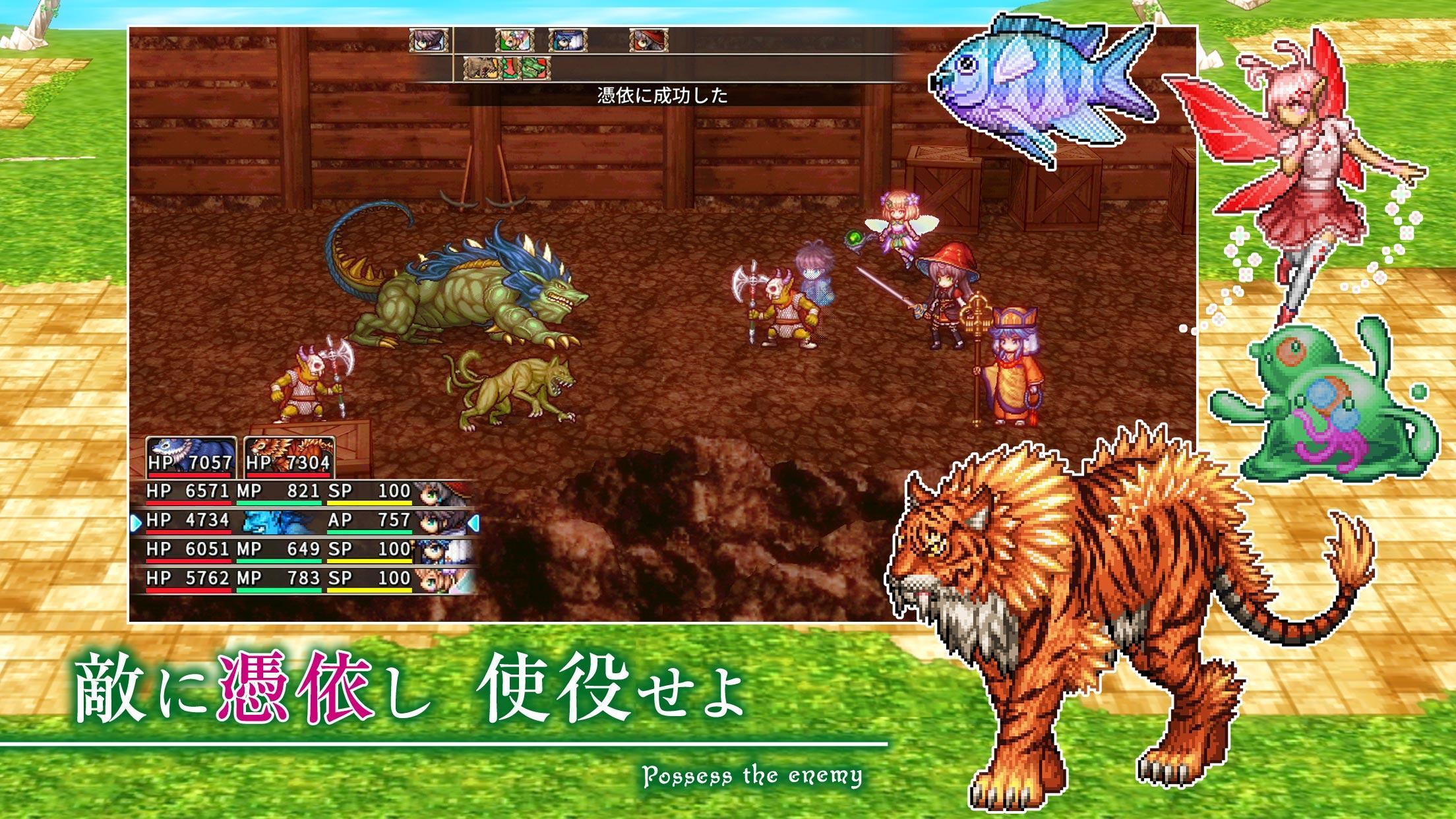Select the purple-haired hero portrait in the turn bar

429,40
